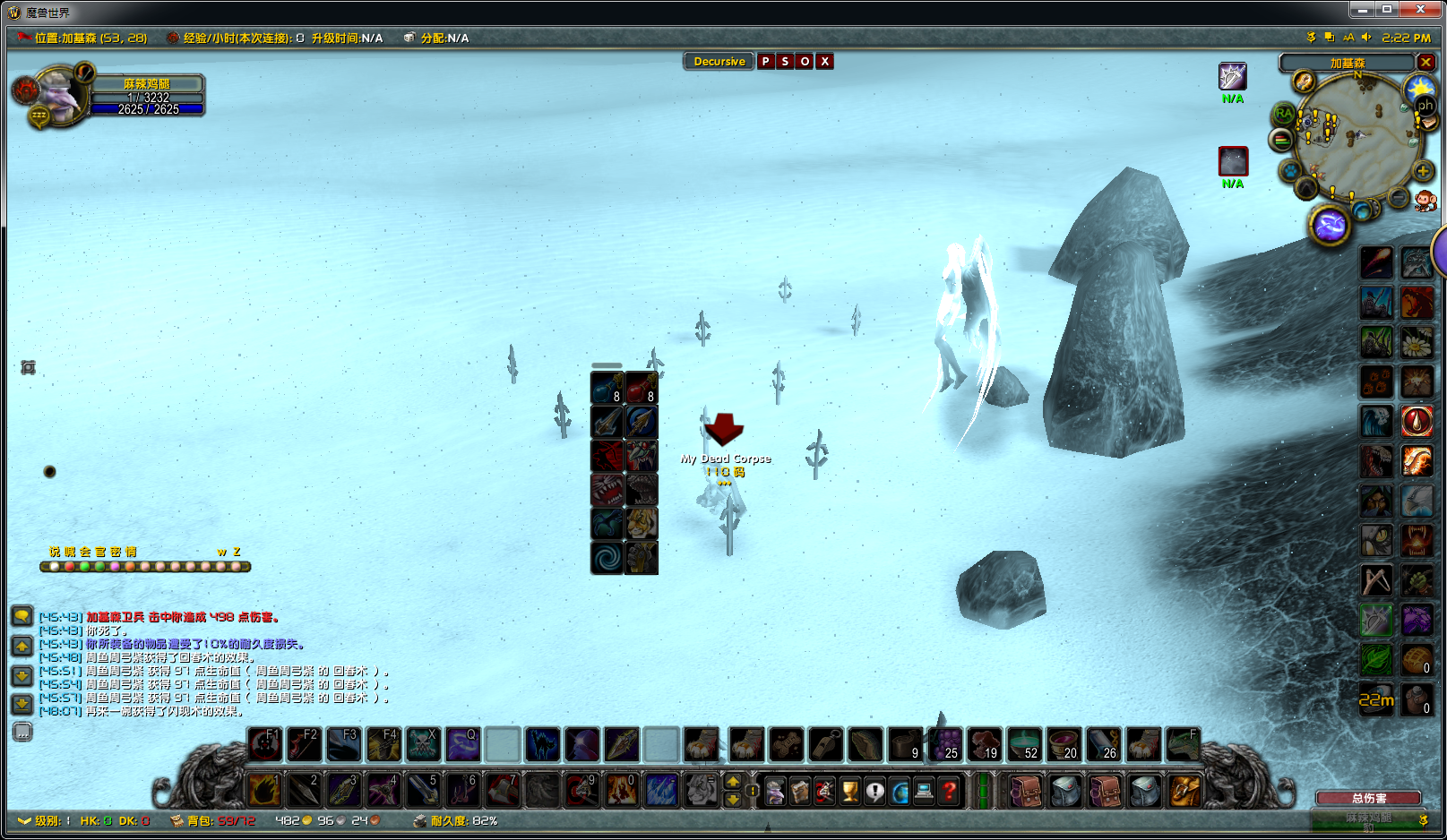Image resolution: width=1447 pixels, height=840 pixels.
Task: Zoom out the minimap with minus button
Action: click(x=1398, y=196)
